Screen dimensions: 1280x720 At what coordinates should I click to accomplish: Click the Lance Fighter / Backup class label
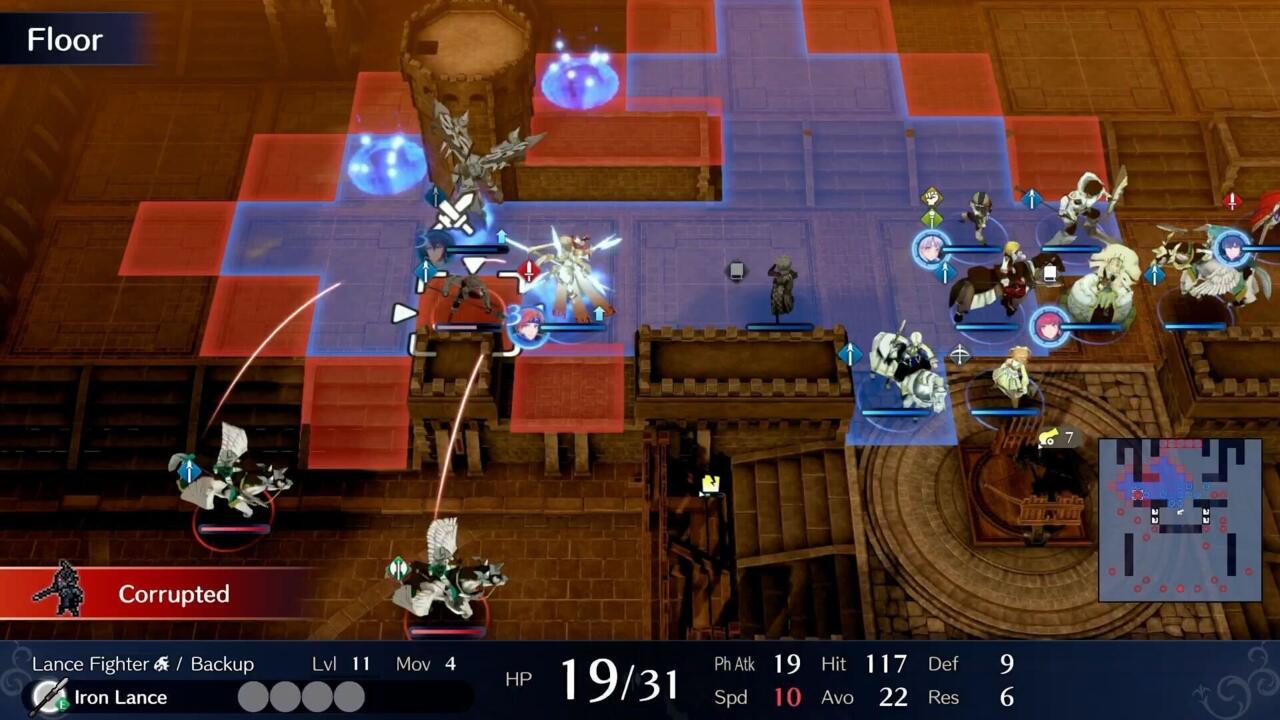(142, 664)
